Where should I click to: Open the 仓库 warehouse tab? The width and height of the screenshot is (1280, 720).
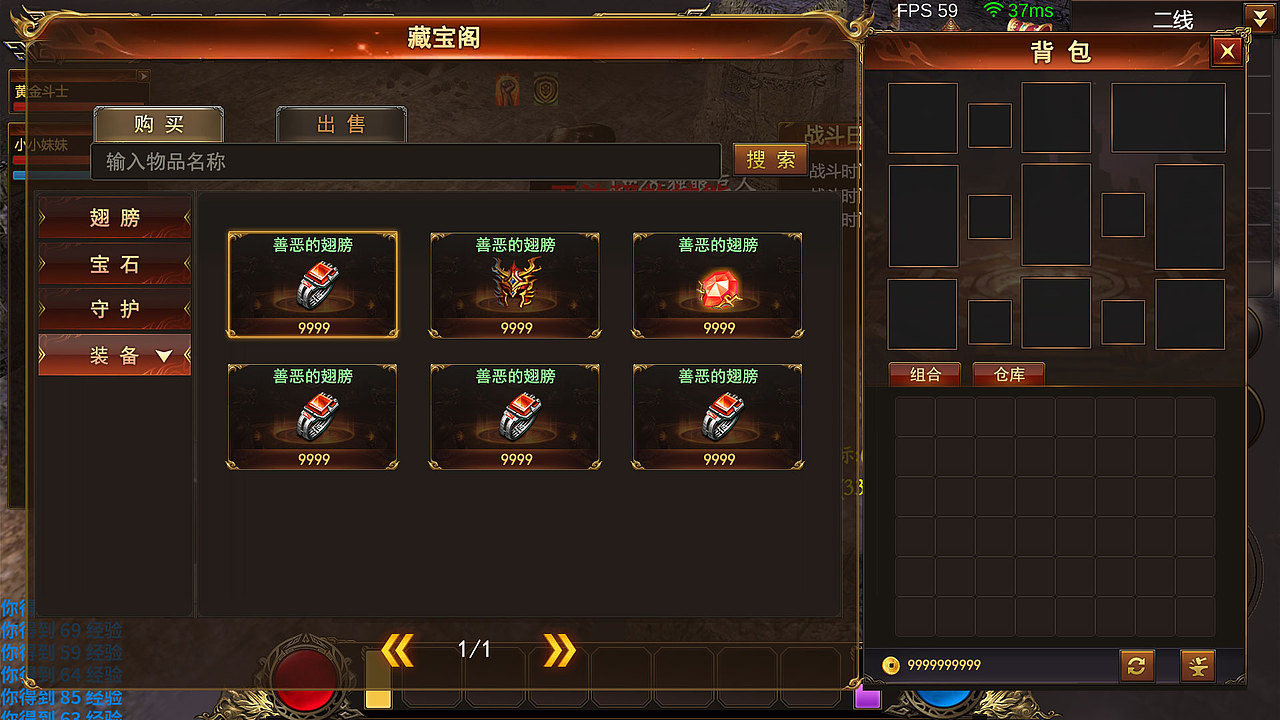pyautogui.click(x=1007, y=375)
